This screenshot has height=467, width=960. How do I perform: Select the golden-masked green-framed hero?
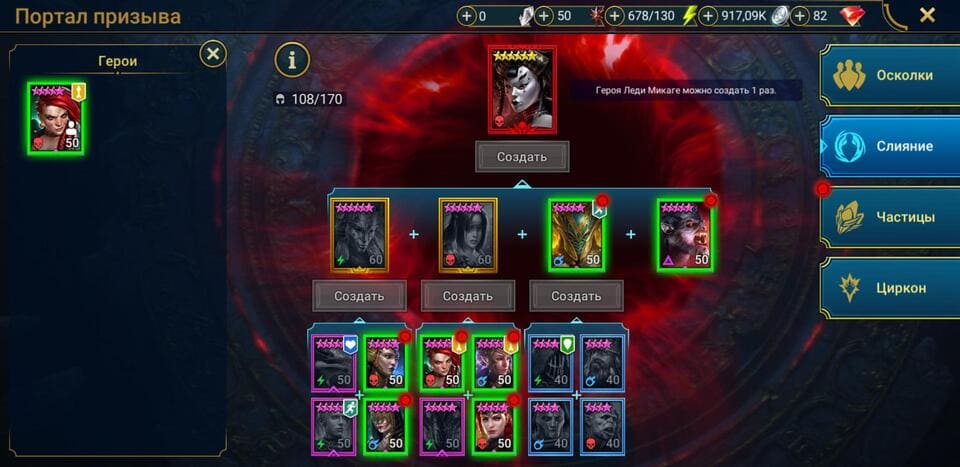point(576,235)
